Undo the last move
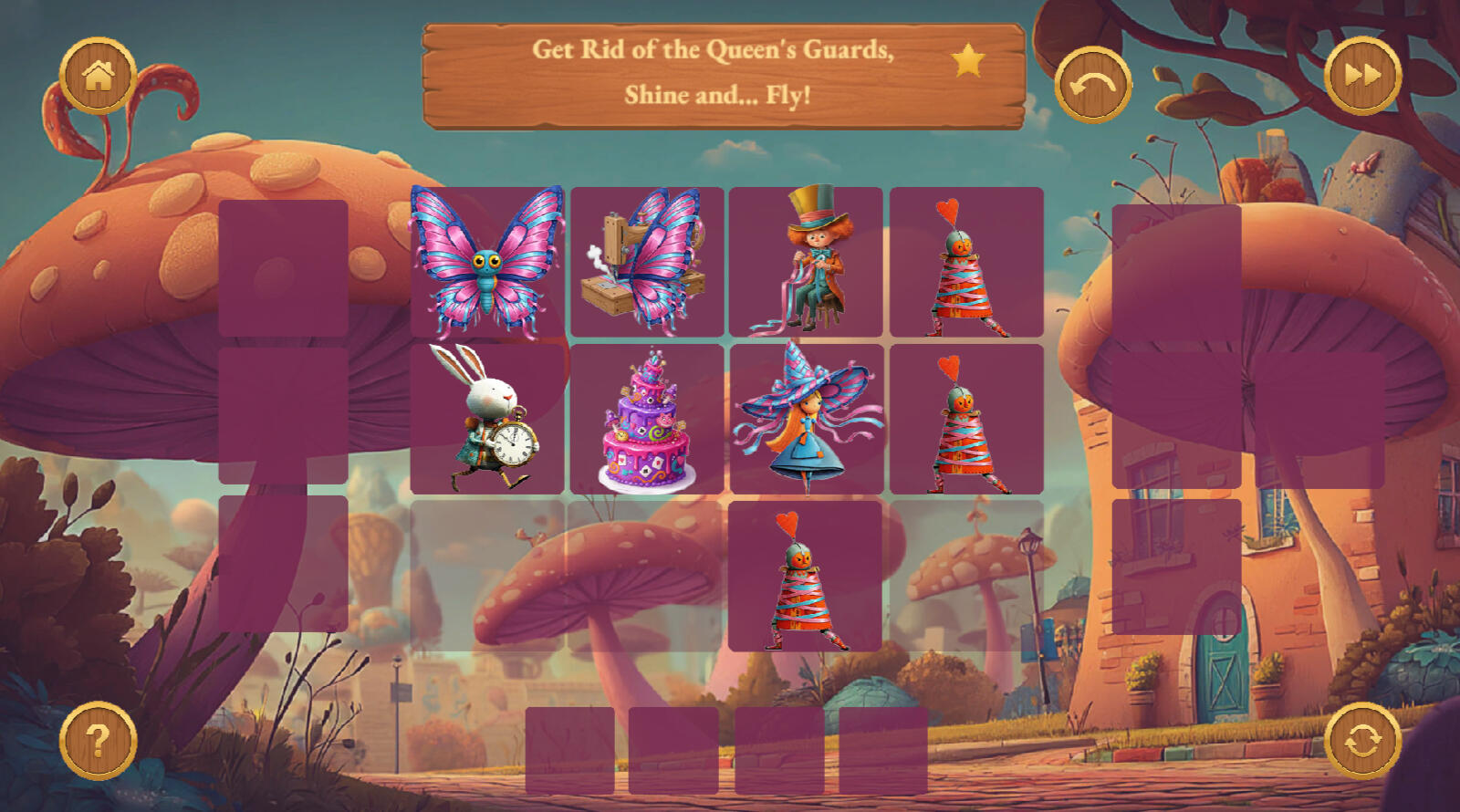This screenshot has height=812, width=1460. coord(1092,85)
